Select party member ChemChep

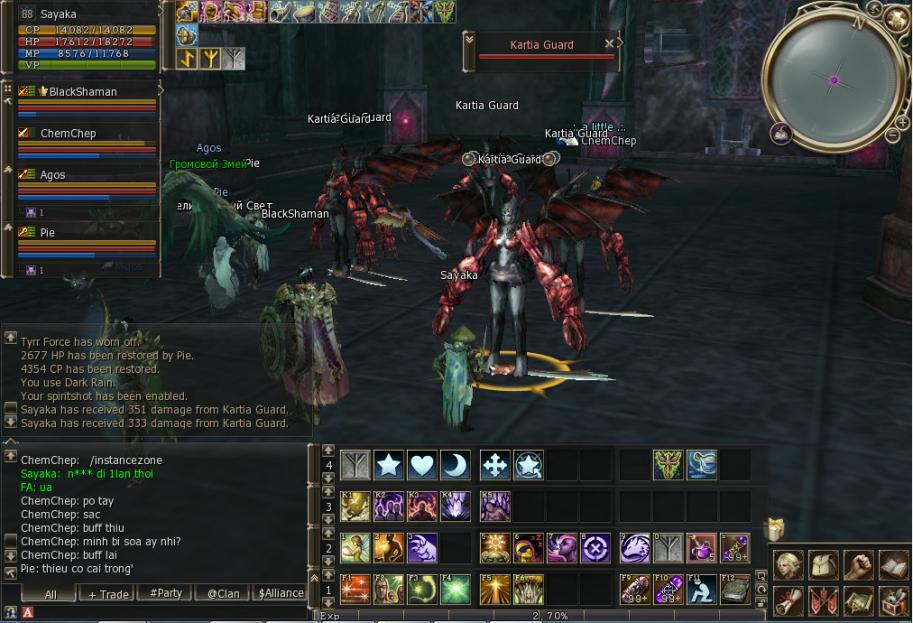[72, 133]
